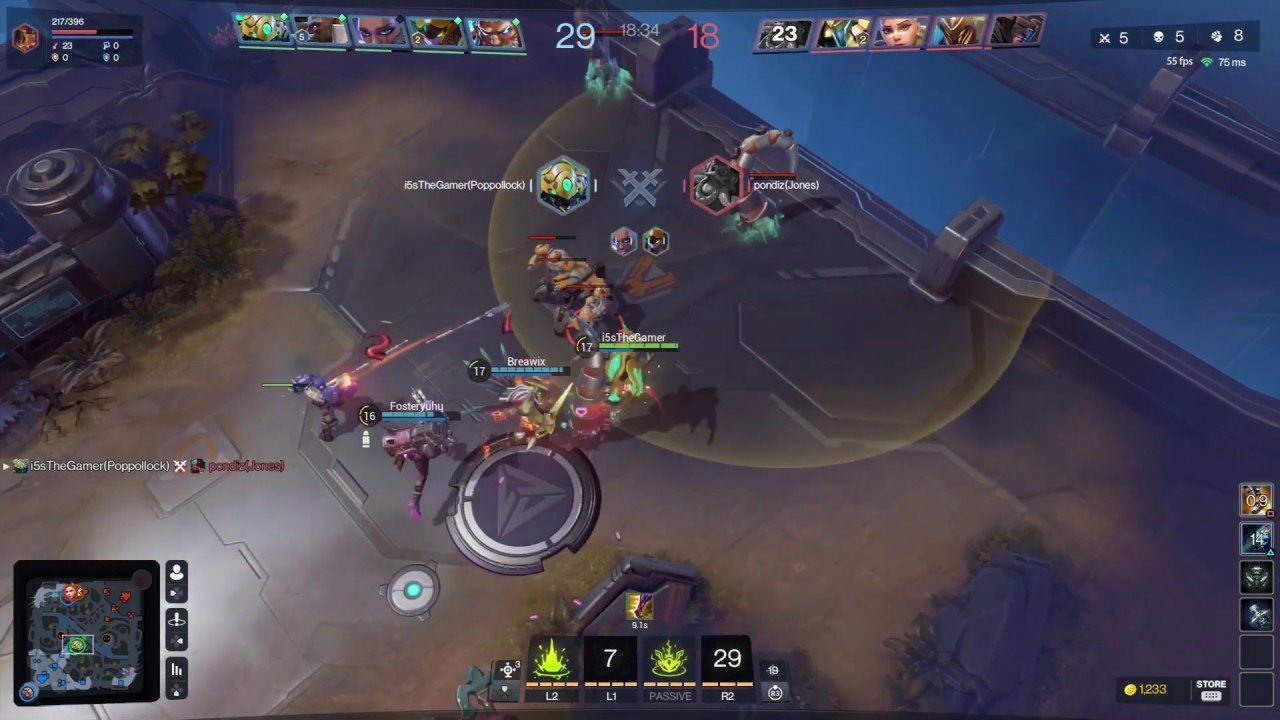Select the enemy portrait showing 23 respawn
The image size is (1280, 720).
pyautogui.click(x=783, y=34)
